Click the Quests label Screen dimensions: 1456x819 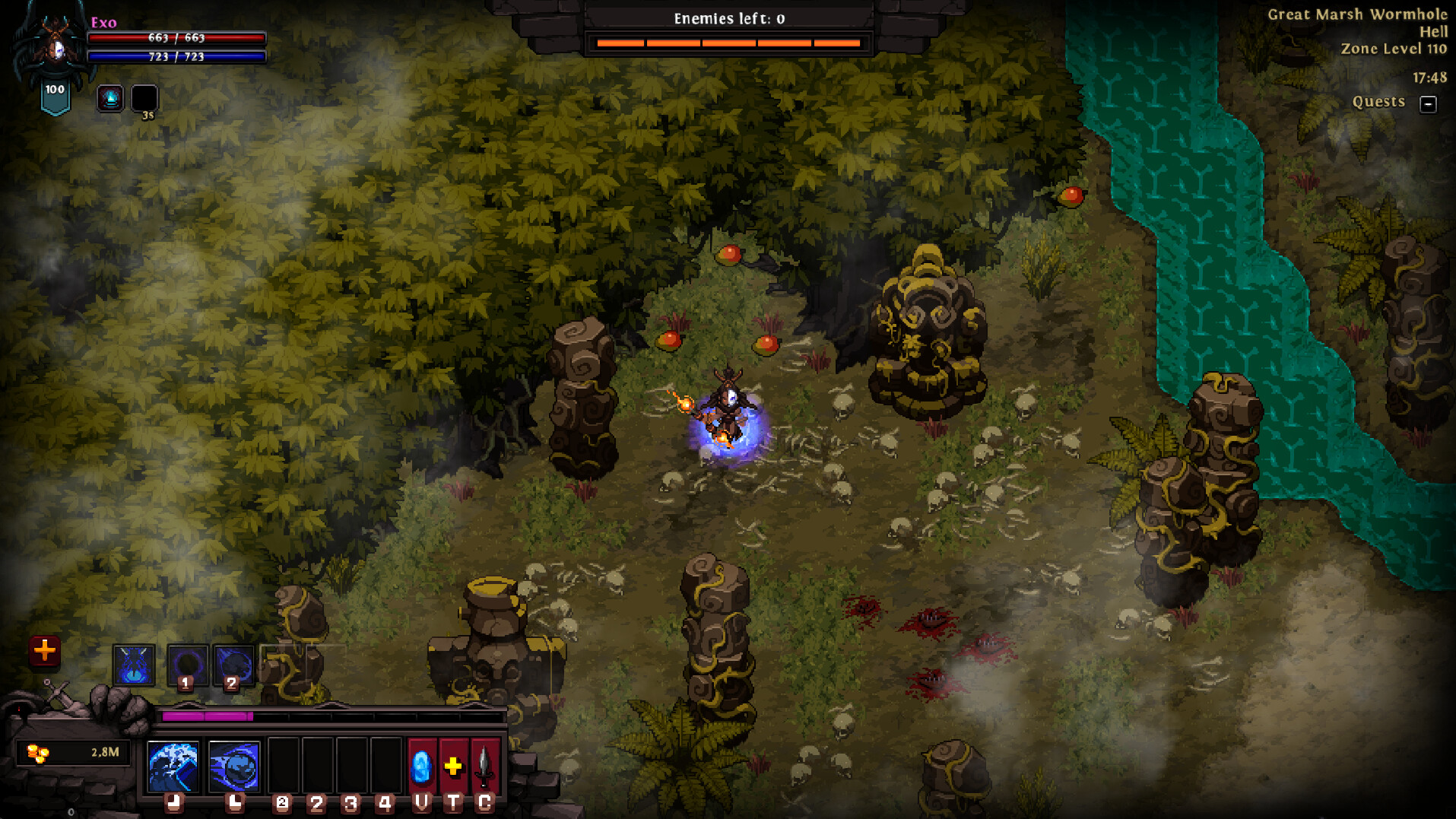[x=1378, y=101]
